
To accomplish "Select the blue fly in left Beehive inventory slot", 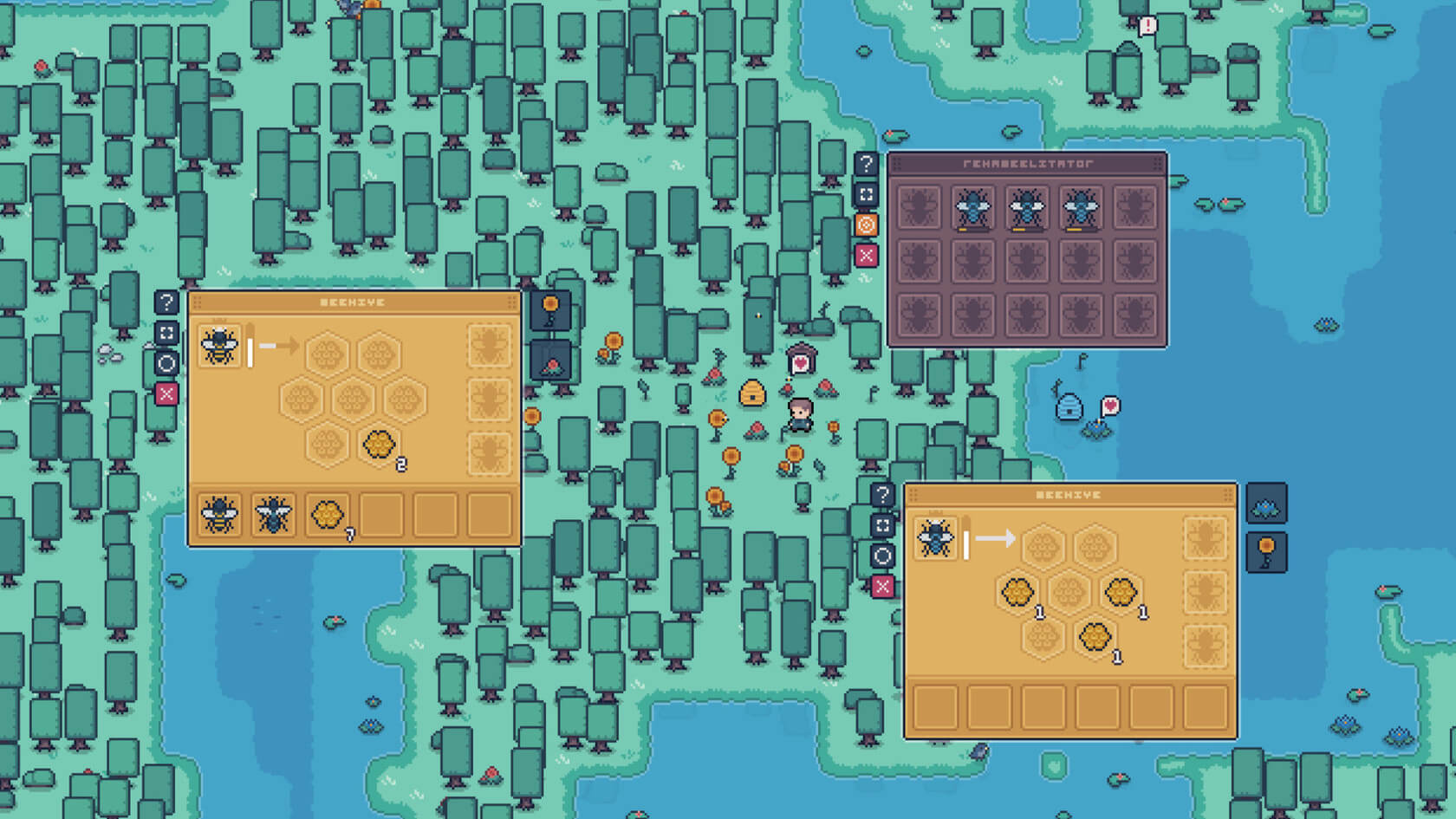I will (273, 514).
